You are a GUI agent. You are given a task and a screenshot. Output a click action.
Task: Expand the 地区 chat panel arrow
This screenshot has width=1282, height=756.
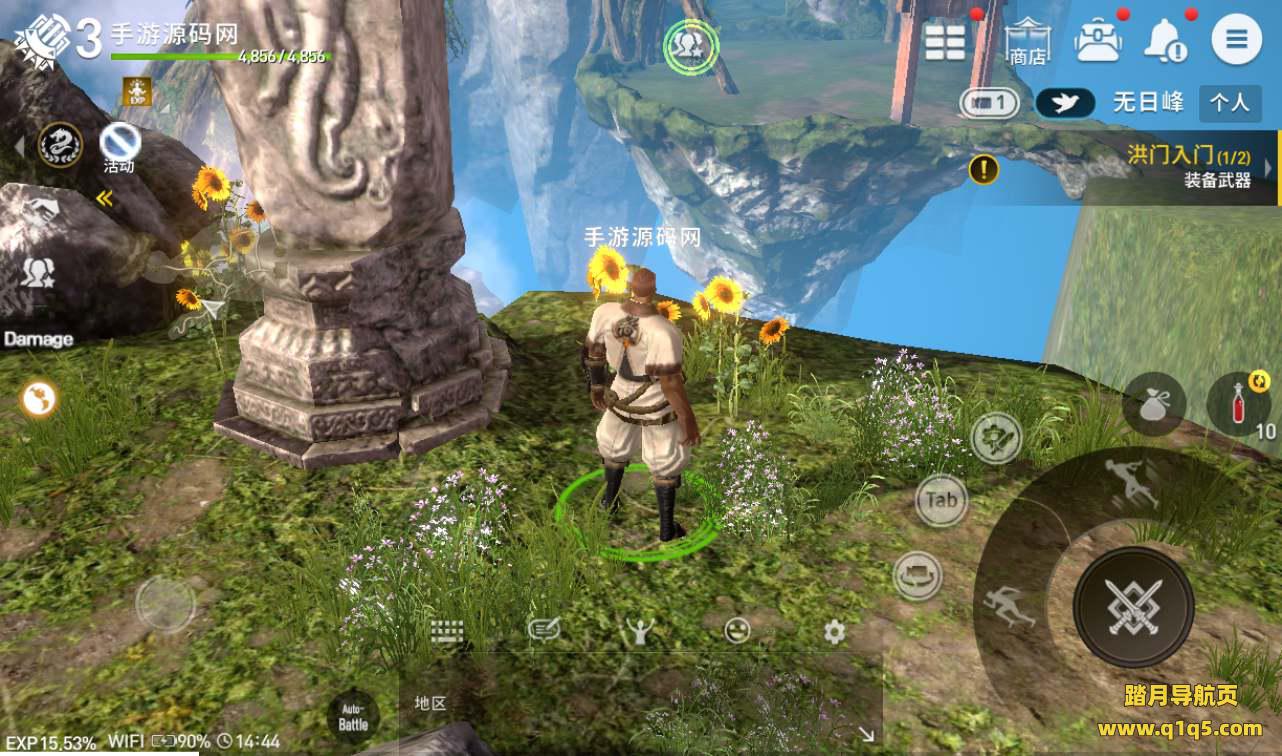(864, 734)
